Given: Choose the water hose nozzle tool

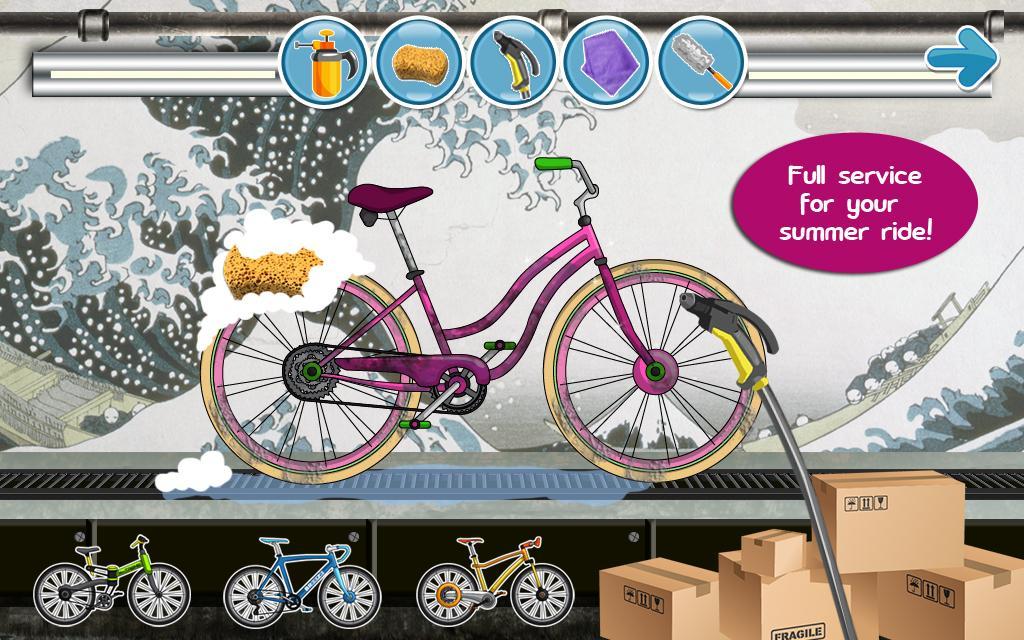Looking at the screenshot, I should 512,63.
